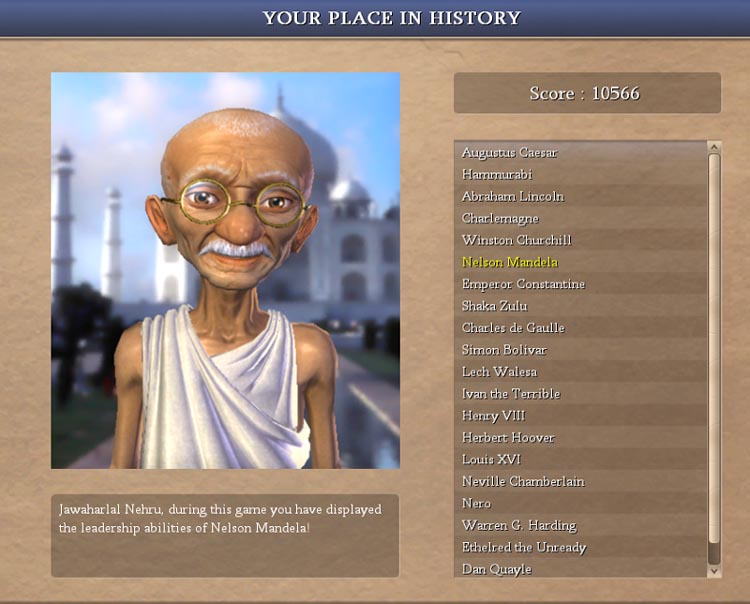Choose Lech Walesa in the rankings
750x604 pixels.
[497, 372]
